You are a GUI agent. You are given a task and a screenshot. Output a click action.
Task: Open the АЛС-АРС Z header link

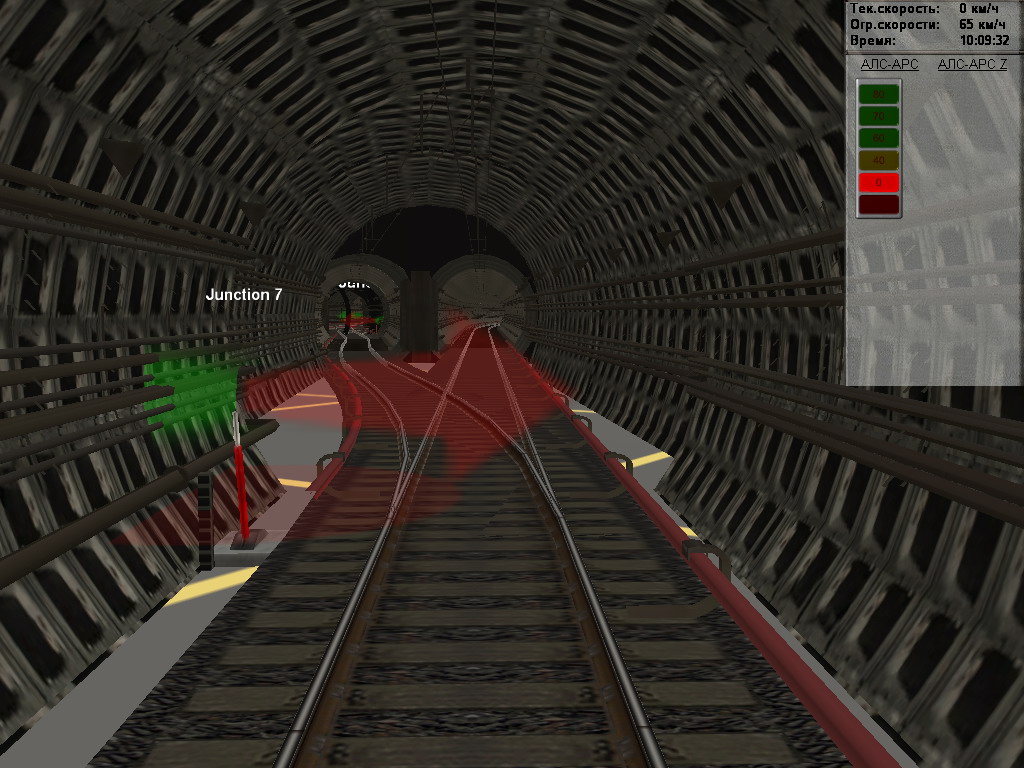coord(972,64)
